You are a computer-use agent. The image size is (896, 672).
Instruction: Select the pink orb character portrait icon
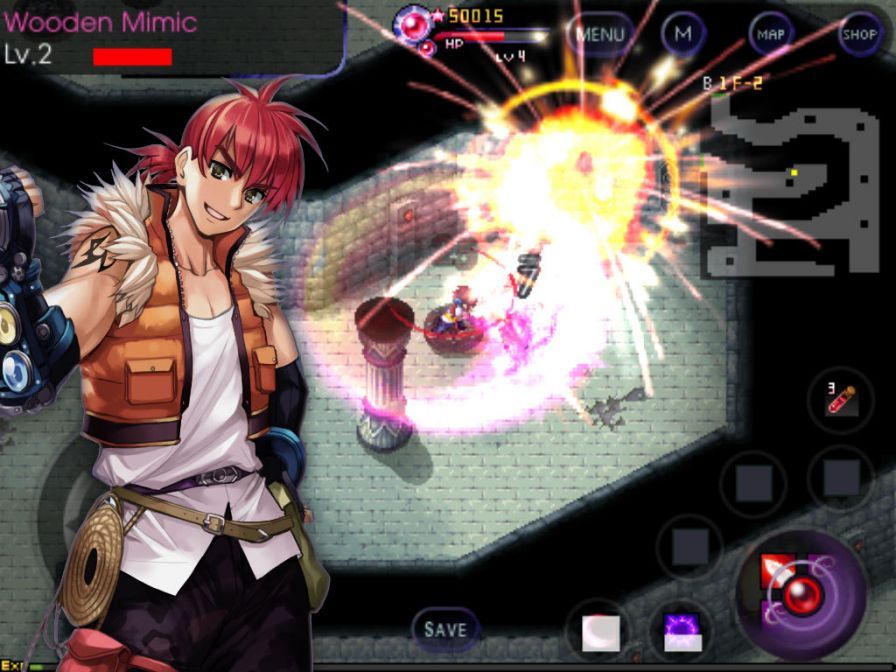[x=412, y=21]
